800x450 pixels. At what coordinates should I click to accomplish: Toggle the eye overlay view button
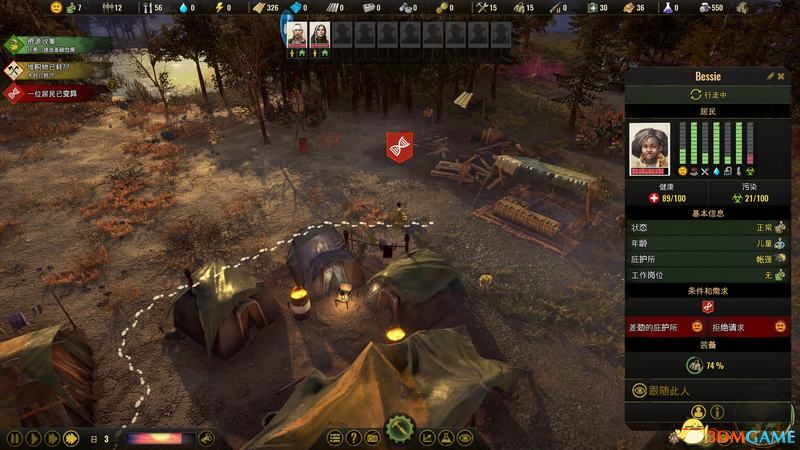point(464,438)
